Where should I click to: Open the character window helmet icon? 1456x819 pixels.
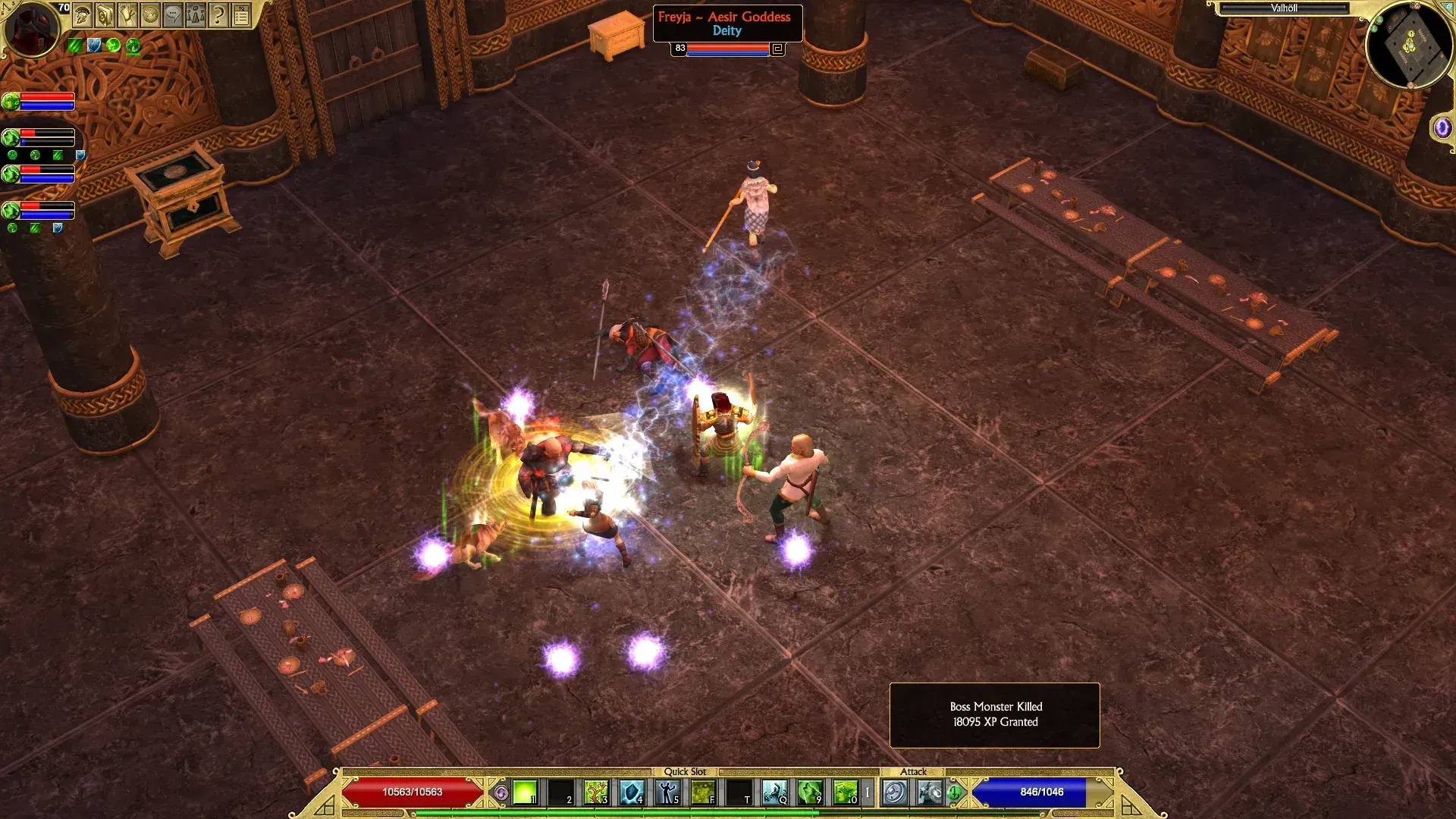click(x=83, y=14)
